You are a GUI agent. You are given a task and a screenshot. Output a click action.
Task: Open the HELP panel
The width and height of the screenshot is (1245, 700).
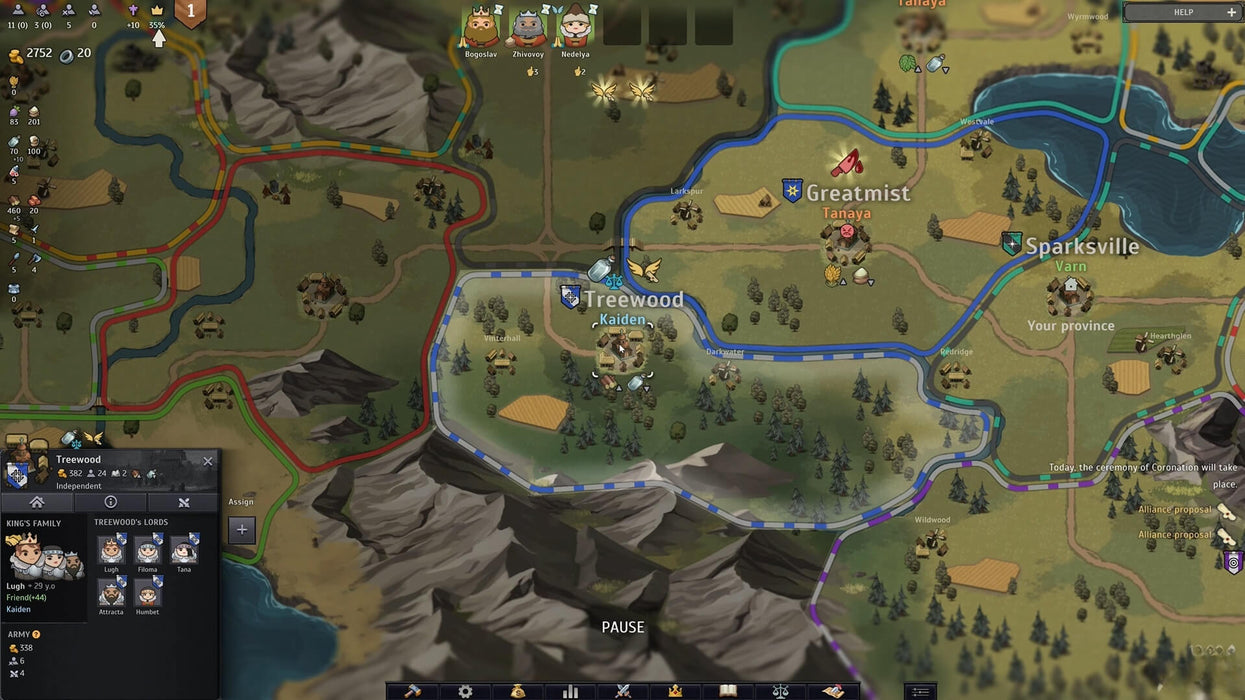pos(1183,12)
